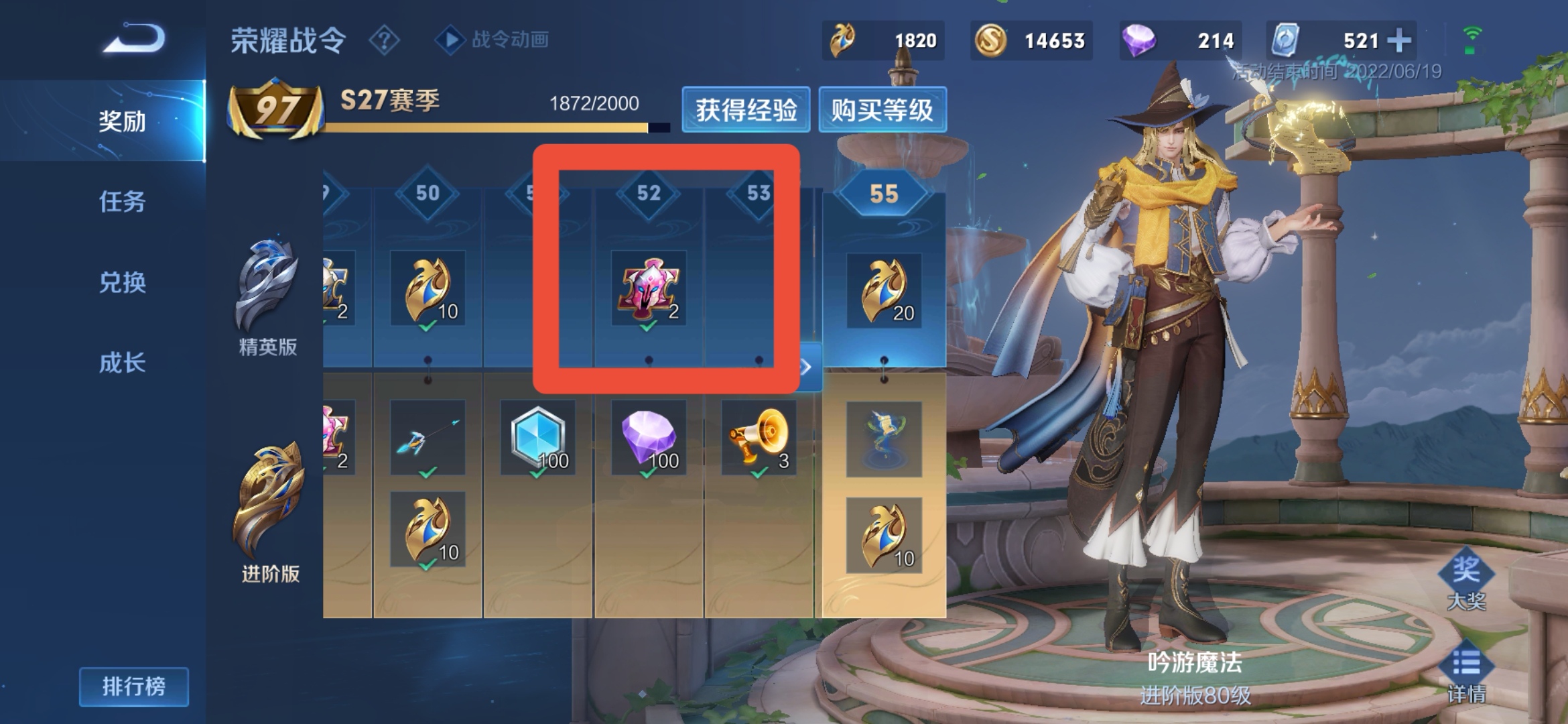Select the 兑换 exchange tab
The image size is (1568, 724).
coord(122,282)
